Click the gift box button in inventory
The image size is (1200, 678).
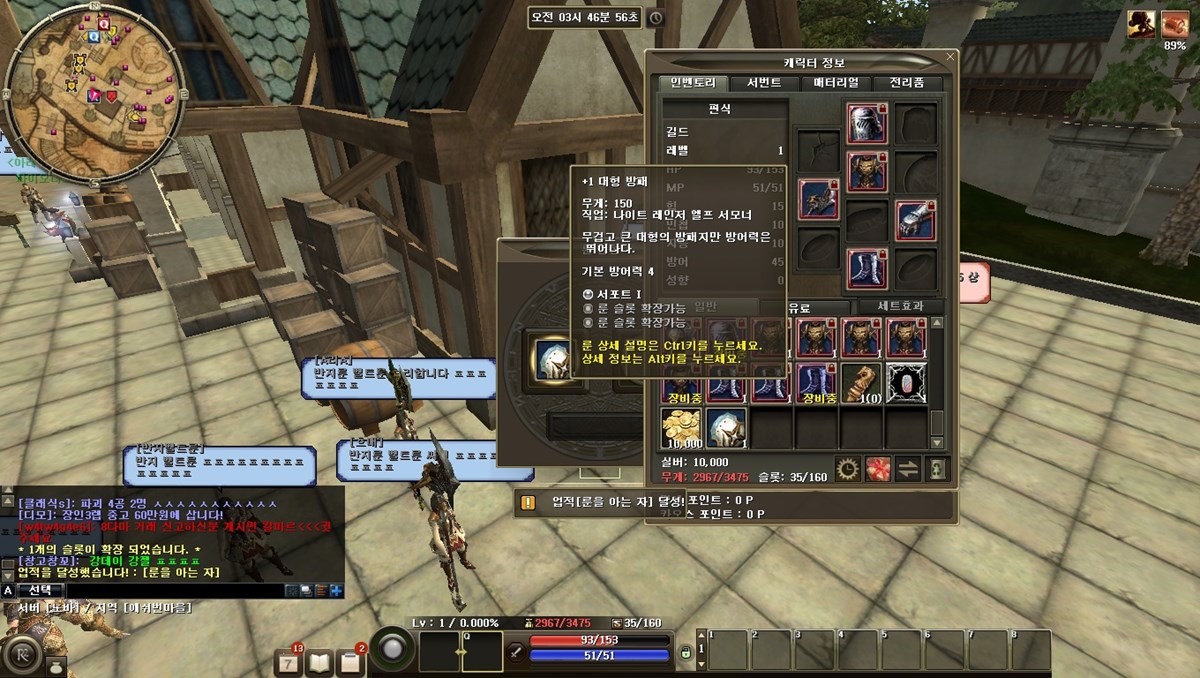pos(878,468)
